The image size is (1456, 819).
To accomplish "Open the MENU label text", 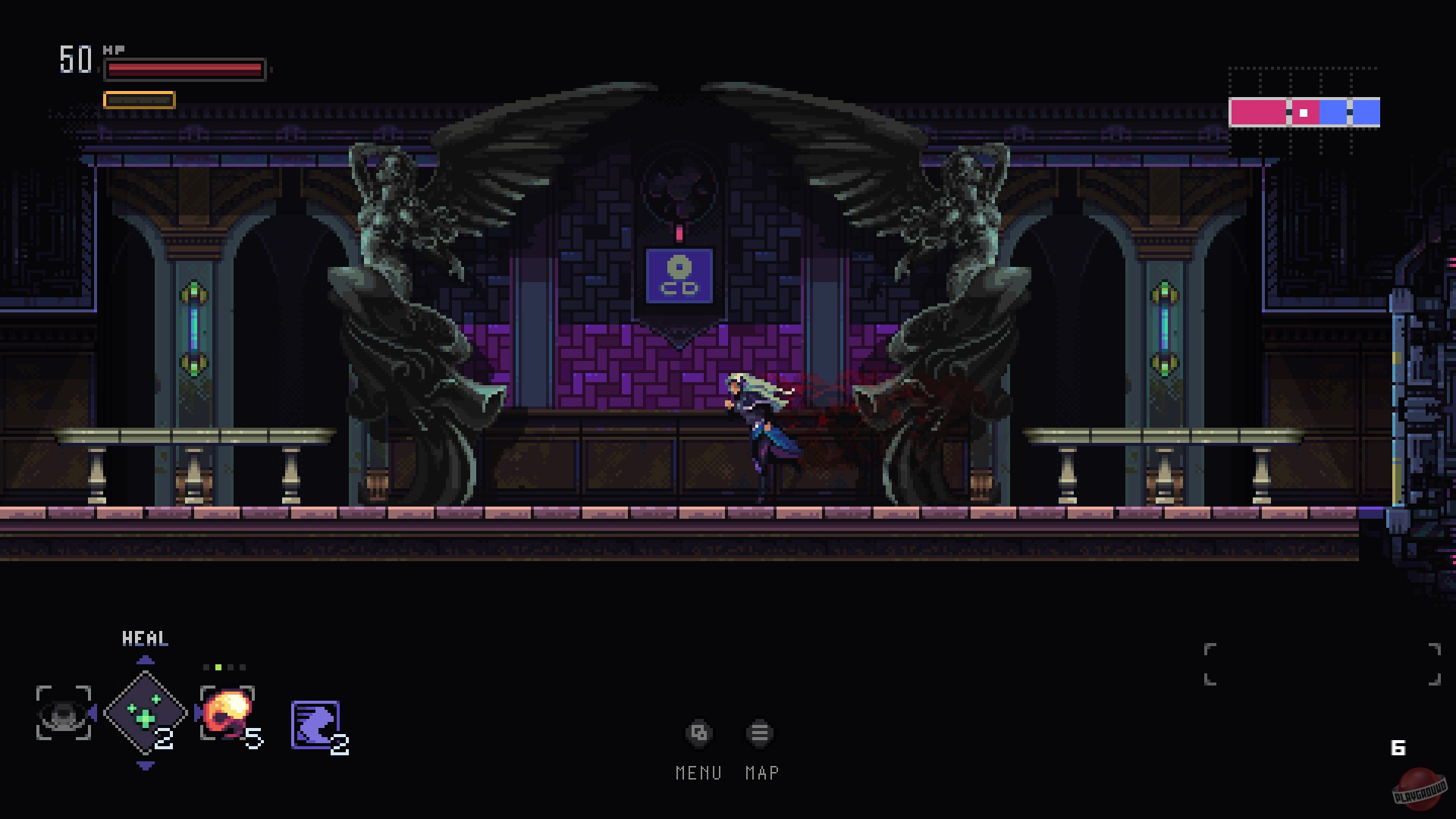I will 699,773.
